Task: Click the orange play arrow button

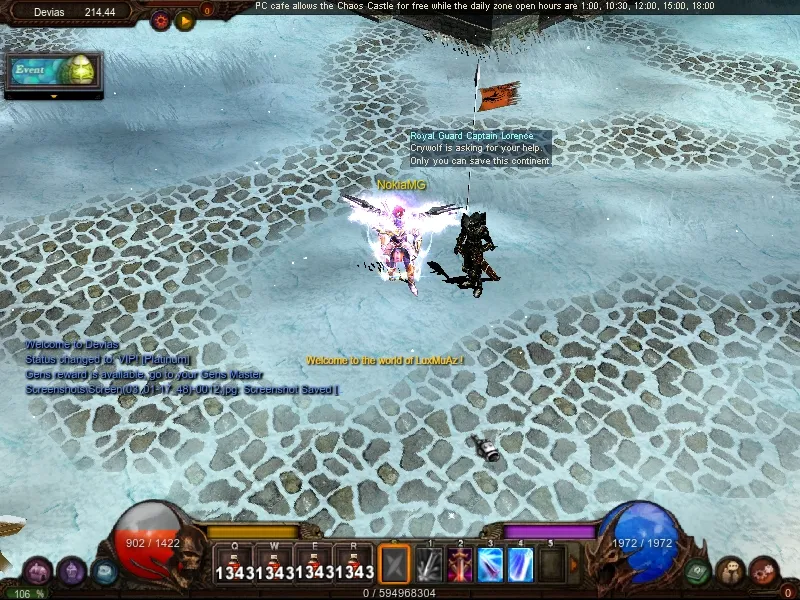Action: pyautogui.click(x=185, y=19)
